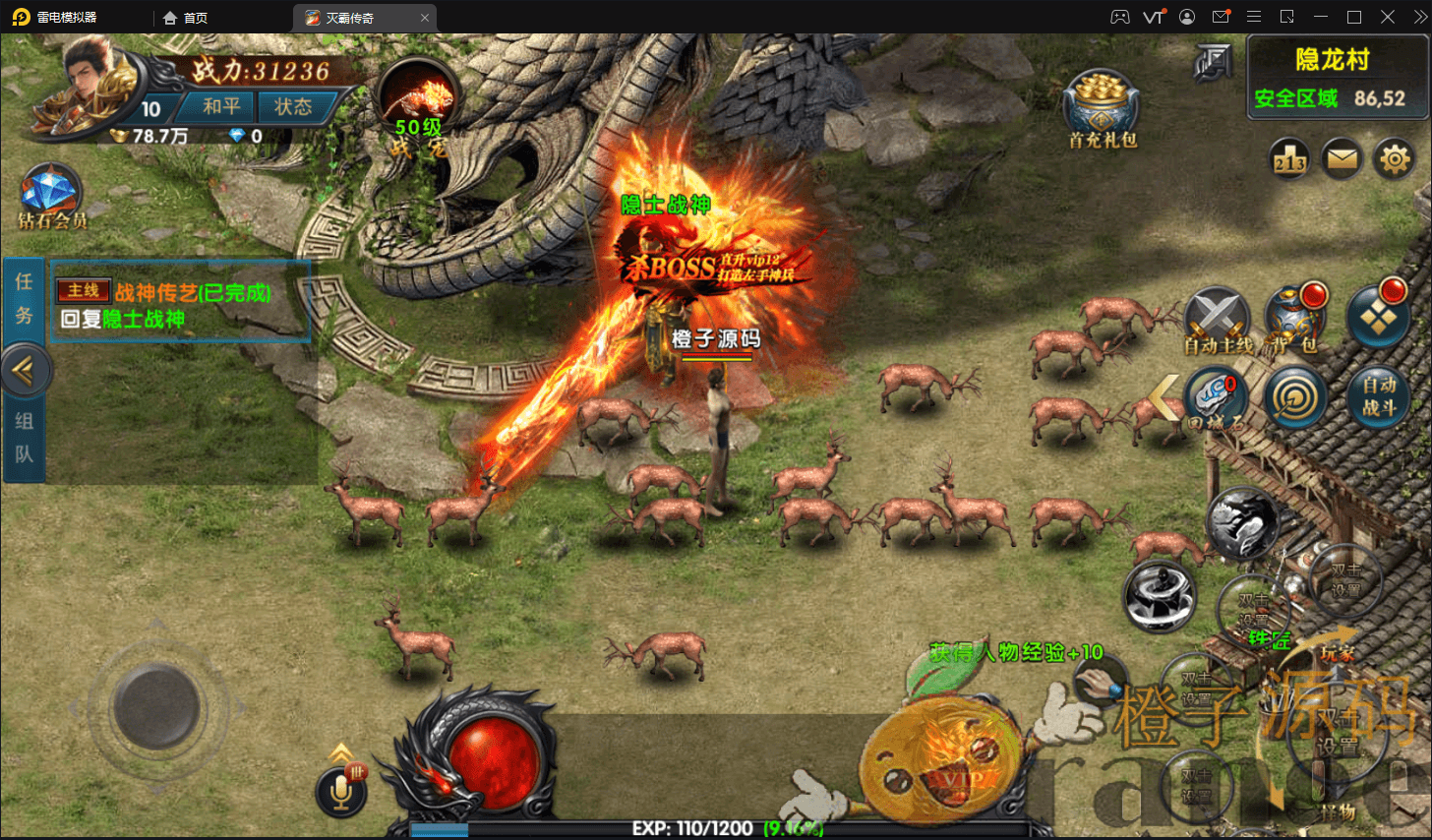1432x840 pixels.
Task: Click the player portrait avatar
Action: (93, 84)
